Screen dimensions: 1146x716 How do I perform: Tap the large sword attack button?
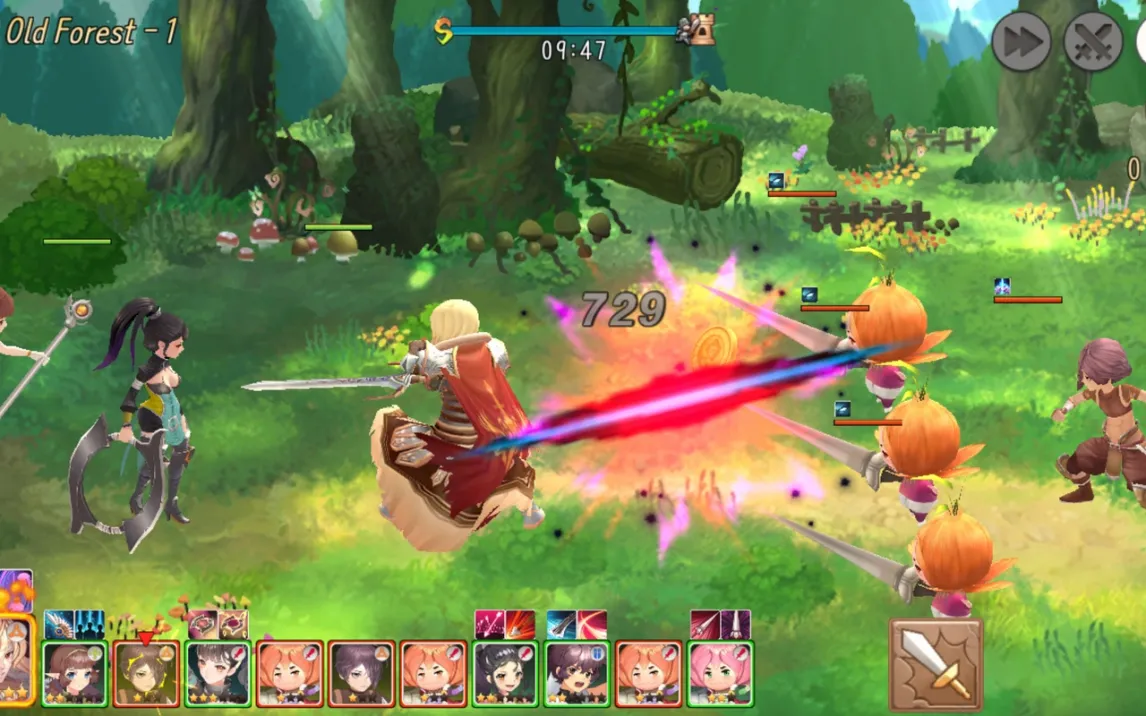tap(936, 664)
